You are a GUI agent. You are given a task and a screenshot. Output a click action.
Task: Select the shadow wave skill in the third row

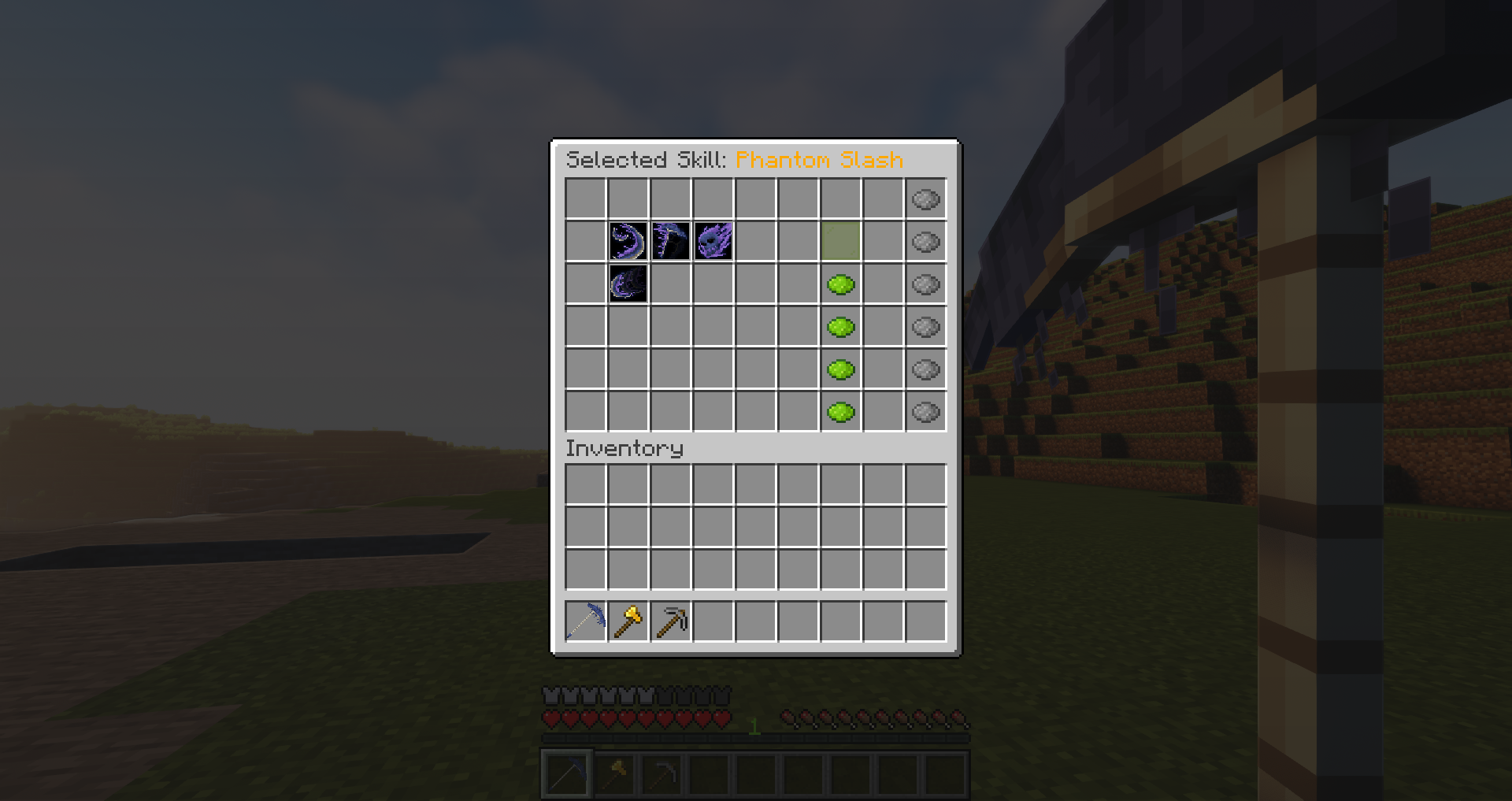coord(627,284)
